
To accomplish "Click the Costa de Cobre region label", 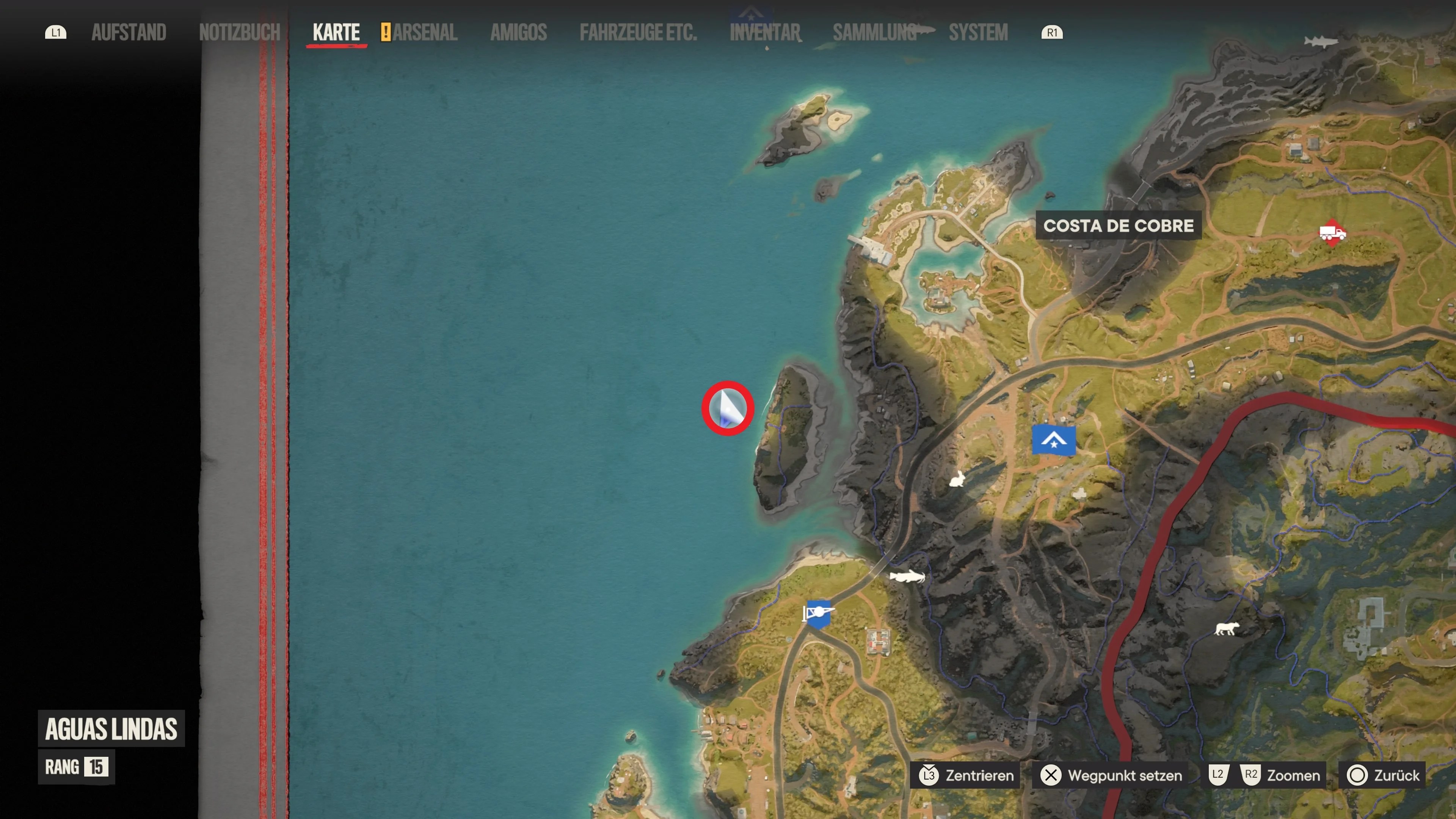I will [x=1118, y=226].
